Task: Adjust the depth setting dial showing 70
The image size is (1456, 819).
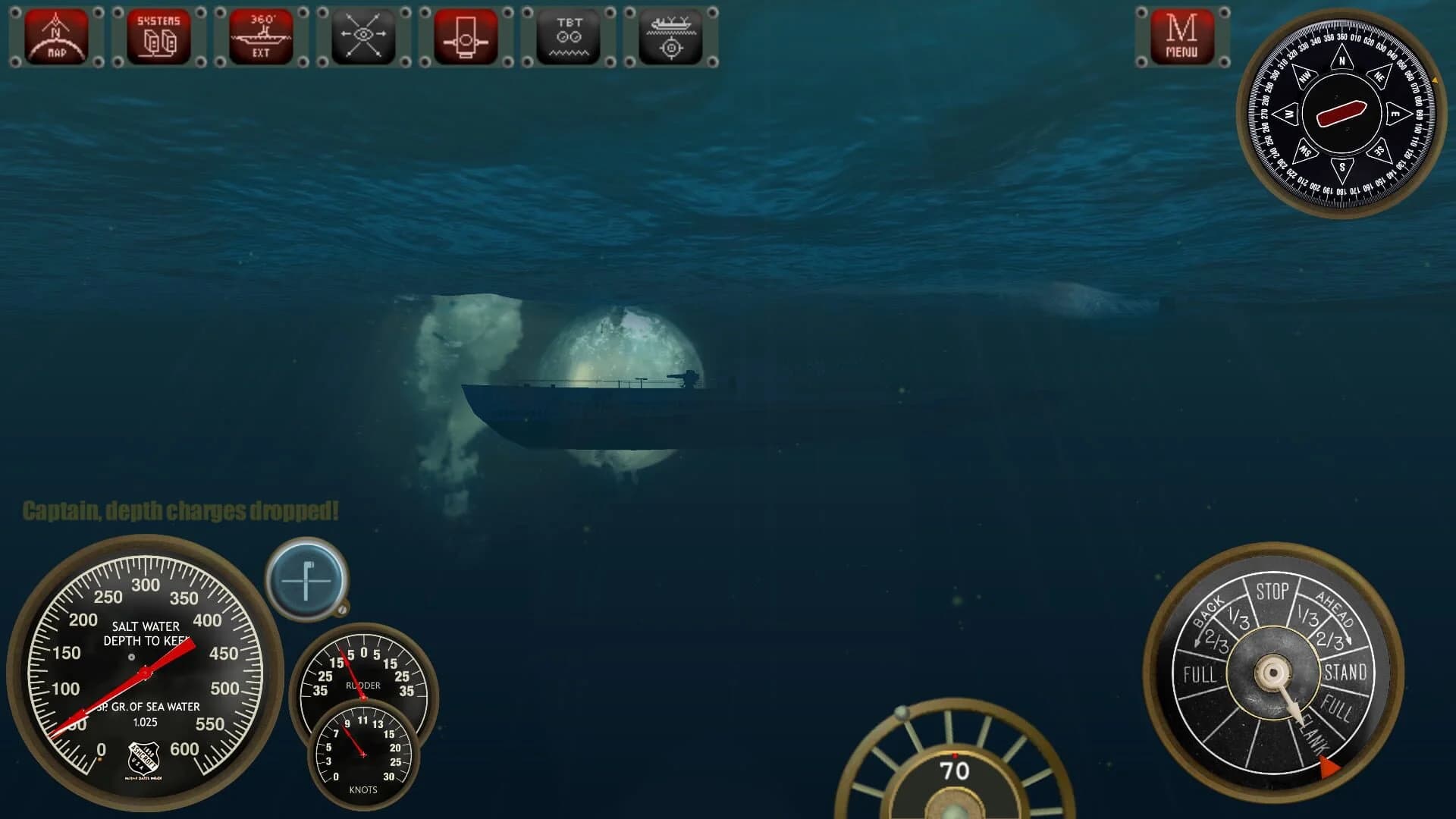Action: click(x=957, y=769)
